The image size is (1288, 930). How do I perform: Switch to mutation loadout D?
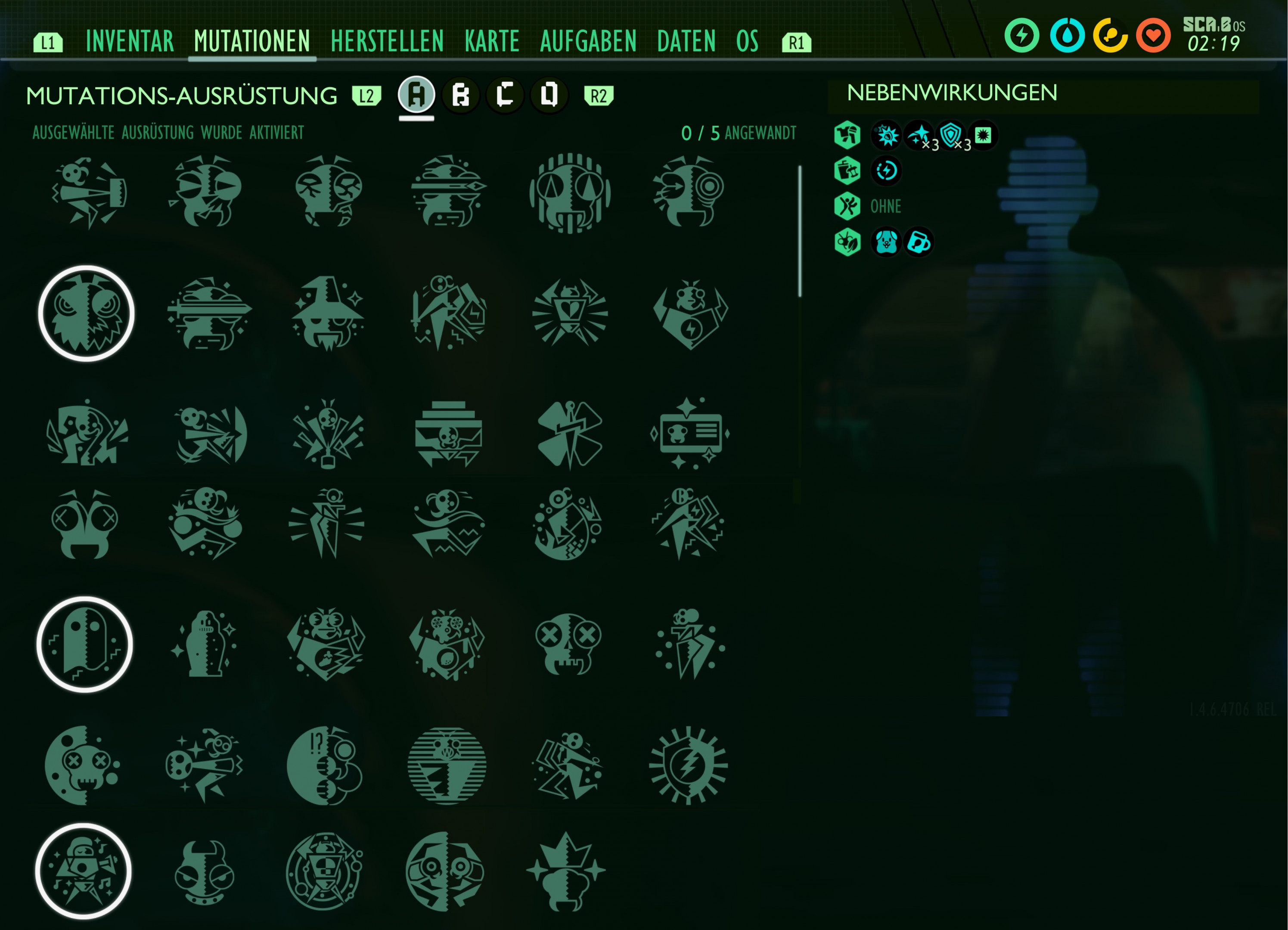coord(549,95)
